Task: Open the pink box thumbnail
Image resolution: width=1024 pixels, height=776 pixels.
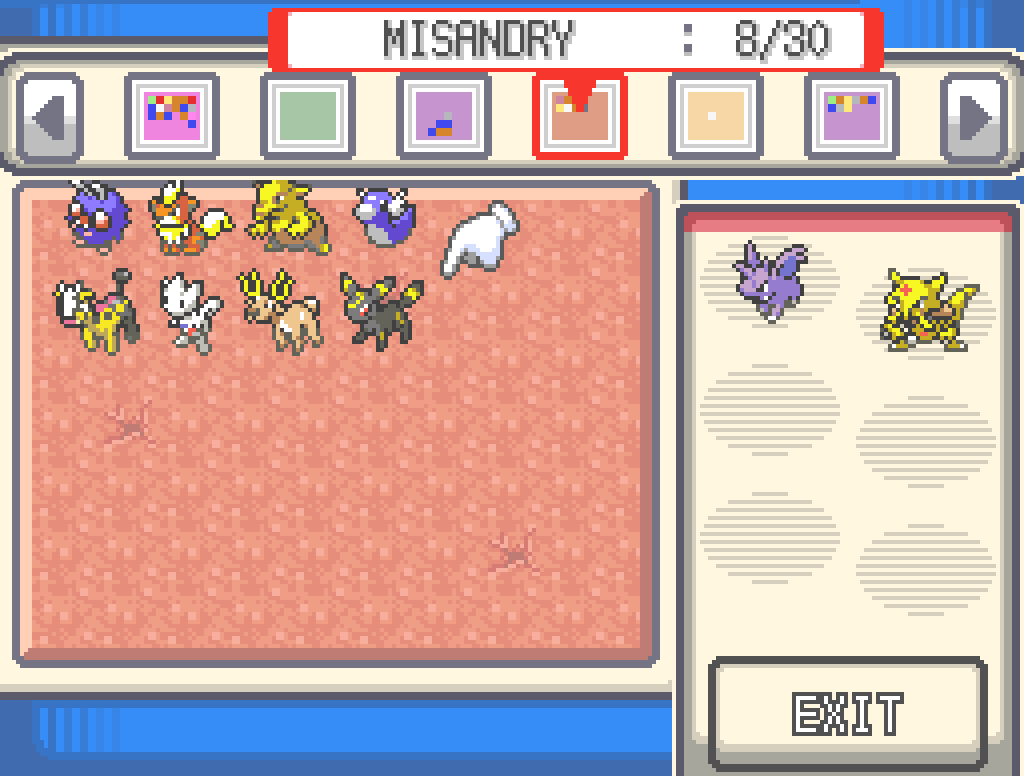Action: [172, 116]
